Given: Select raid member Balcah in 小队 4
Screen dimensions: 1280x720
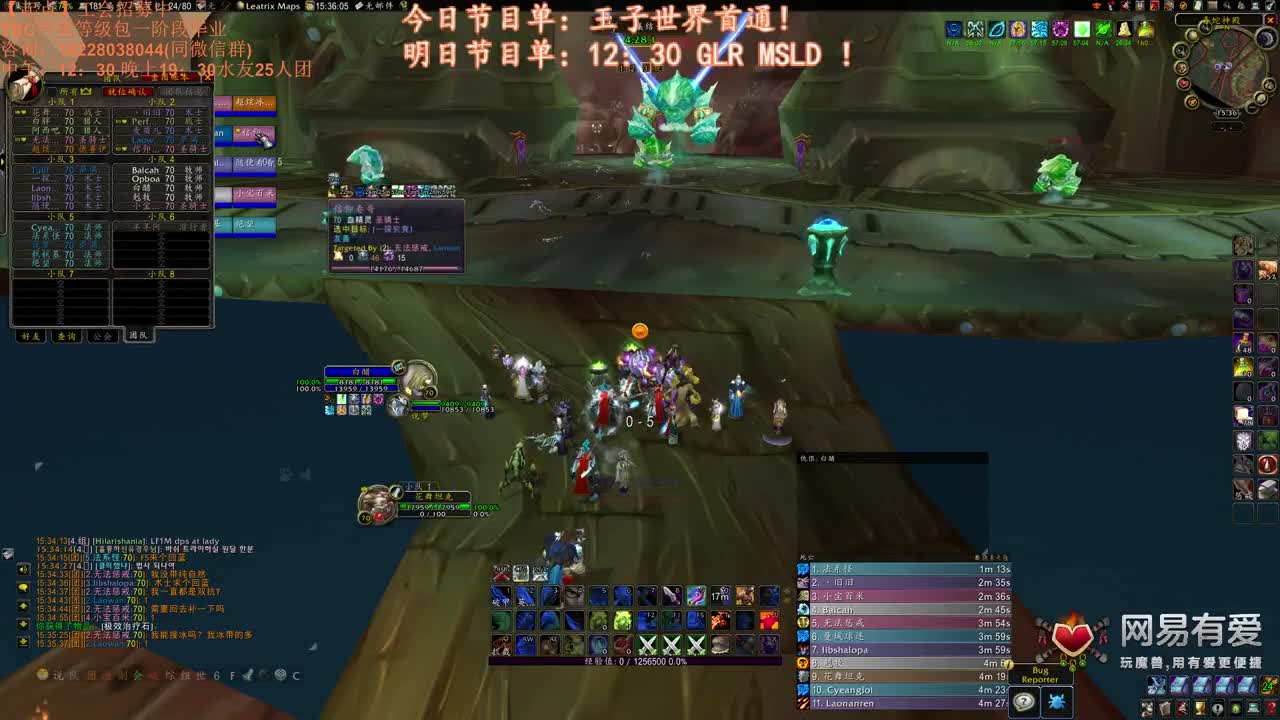Looking at the screenshot, I should pyautogui.click(x=144, y=169).
